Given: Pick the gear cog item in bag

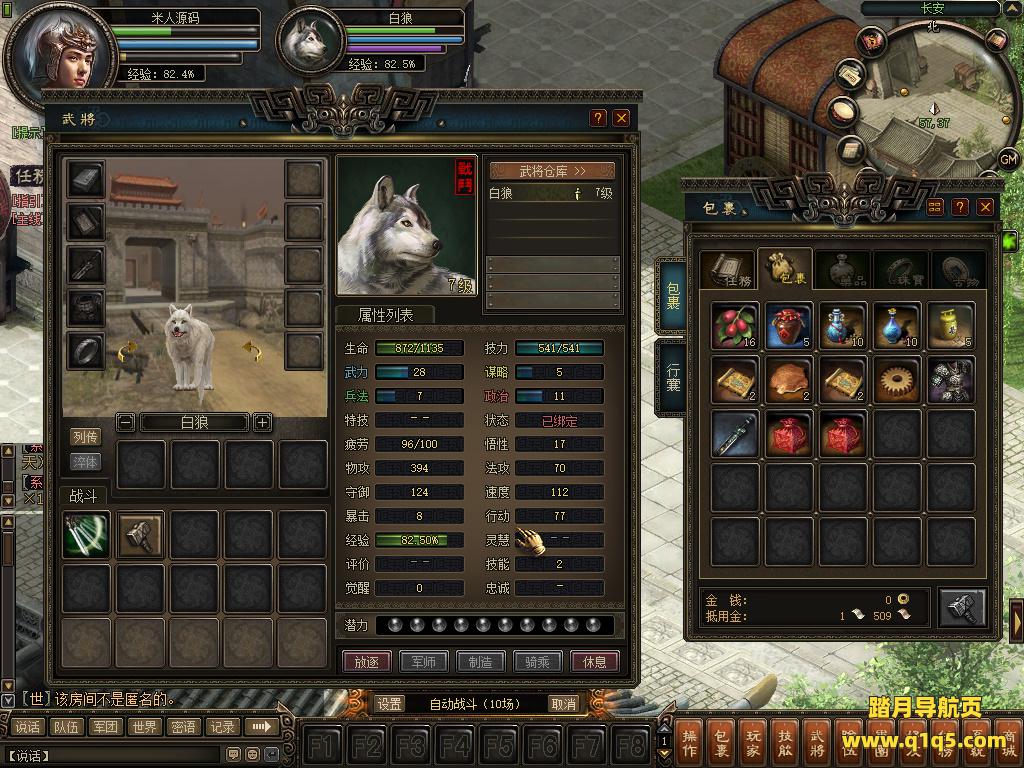Looking at the screenshot, I should [x=897, y=380].
